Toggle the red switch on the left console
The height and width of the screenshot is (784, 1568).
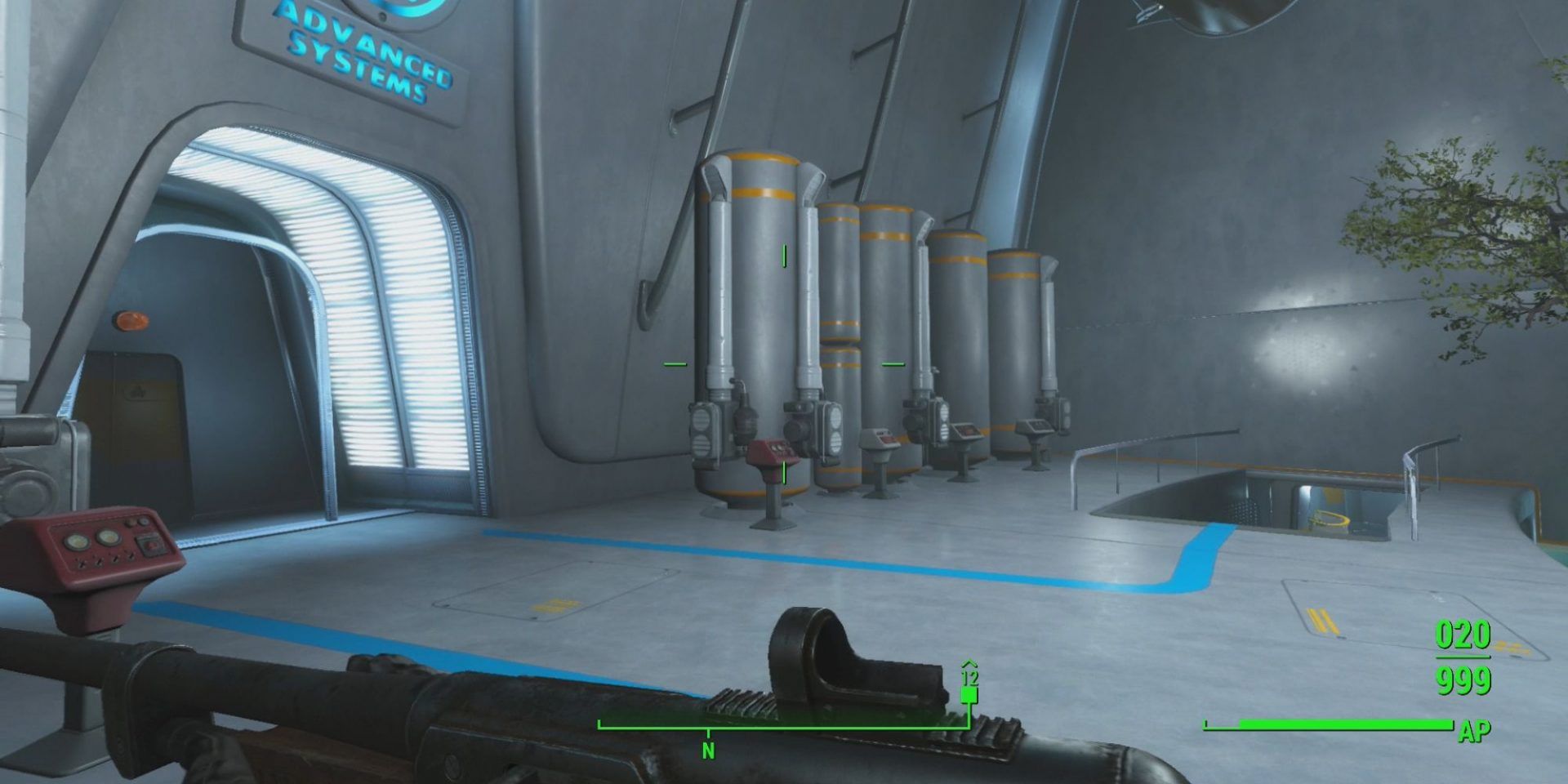point(152,544)
